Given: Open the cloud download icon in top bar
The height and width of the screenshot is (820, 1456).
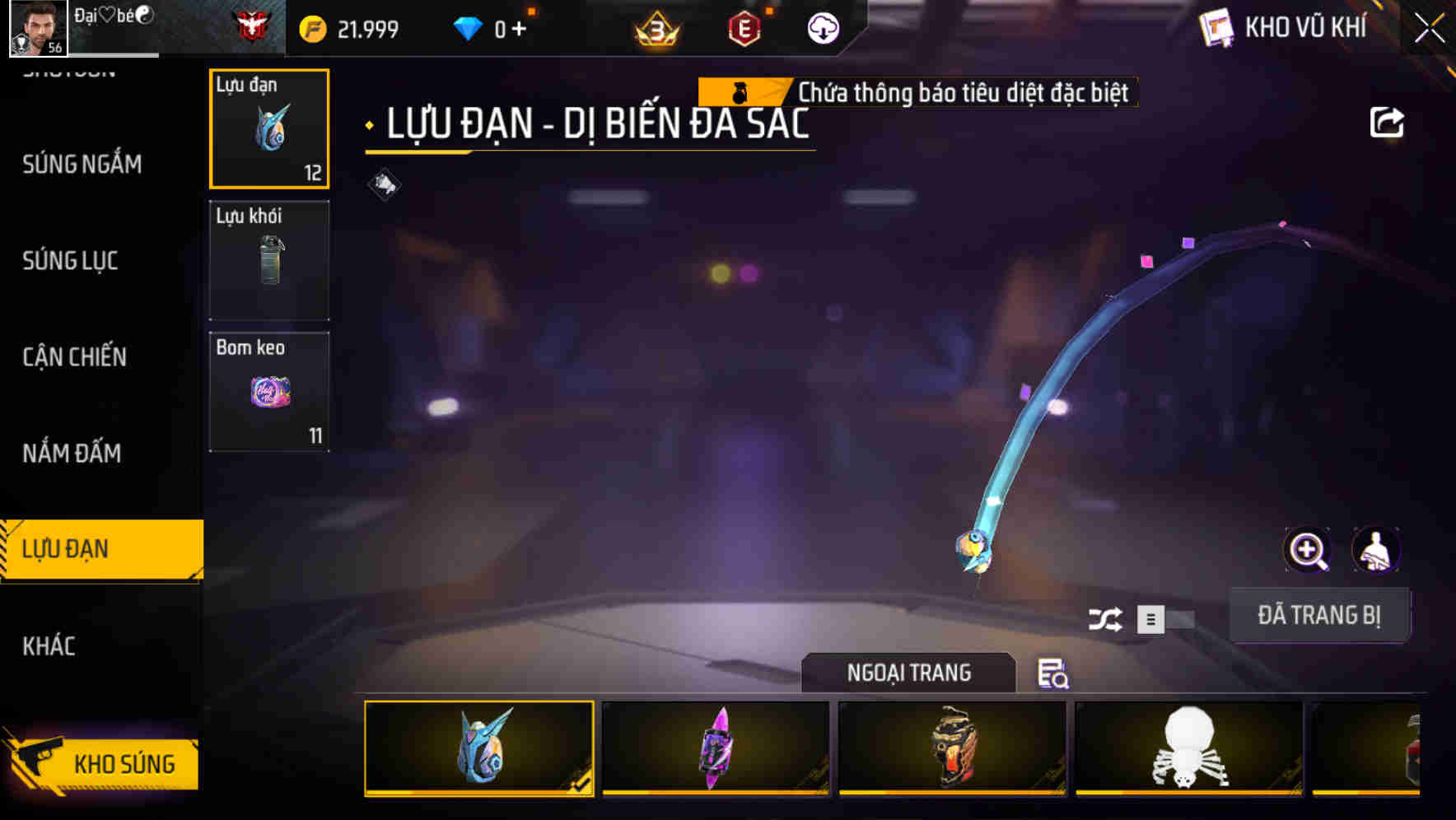Looking at the screenshot, I should [x=821, y=28].
